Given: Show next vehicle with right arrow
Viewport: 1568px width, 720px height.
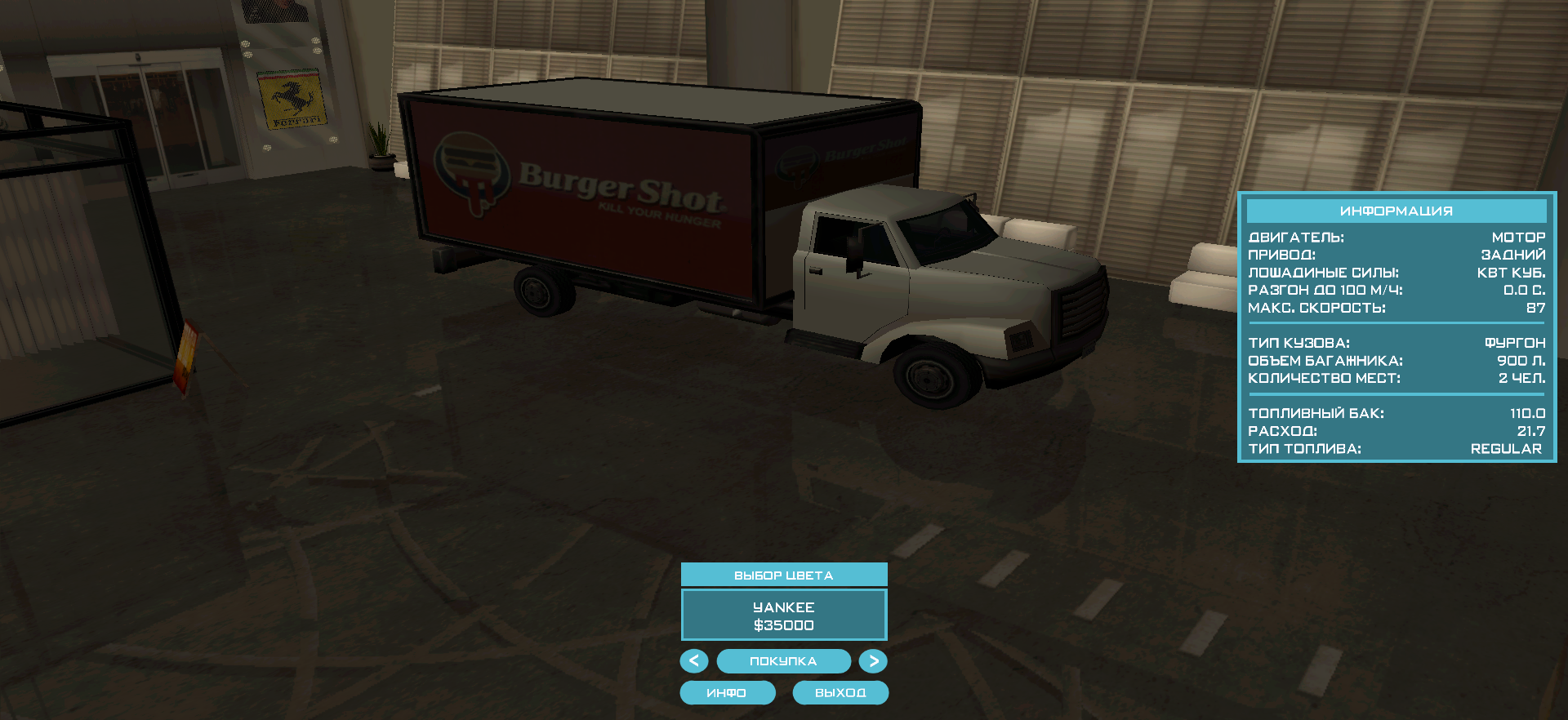Looking at the screenshot, I should (x=873, y=660).
